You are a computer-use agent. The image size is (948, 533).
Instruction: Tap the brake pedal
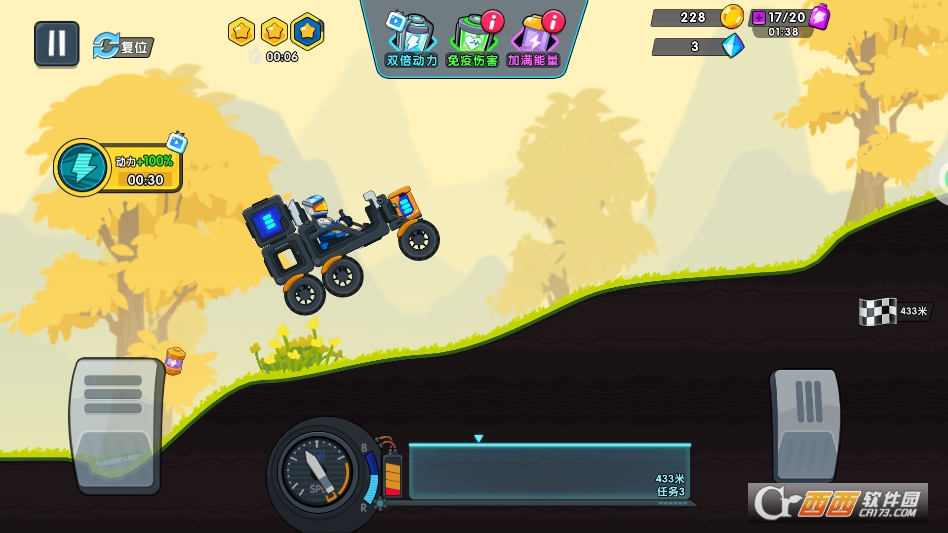tap(116, 424)
